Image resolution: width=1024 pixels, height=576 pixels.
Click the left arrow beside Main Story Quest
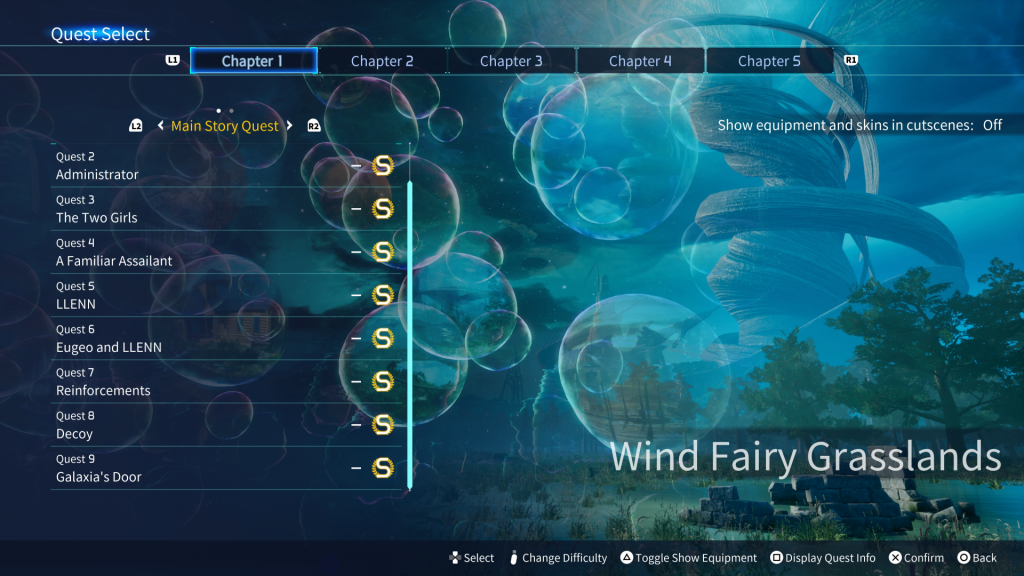(x=161, y=126)
